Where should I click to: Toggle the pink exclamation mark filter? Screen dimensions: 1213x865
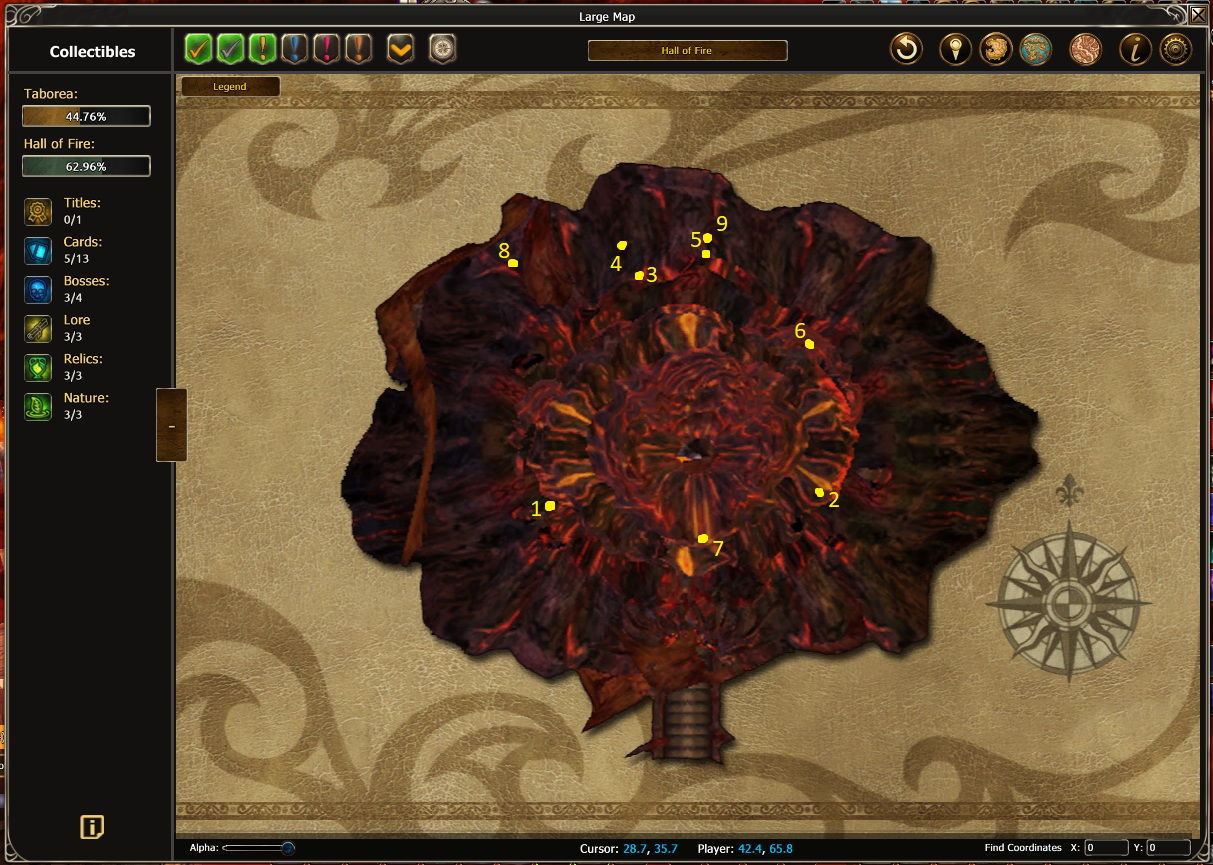tap(326, 48)
